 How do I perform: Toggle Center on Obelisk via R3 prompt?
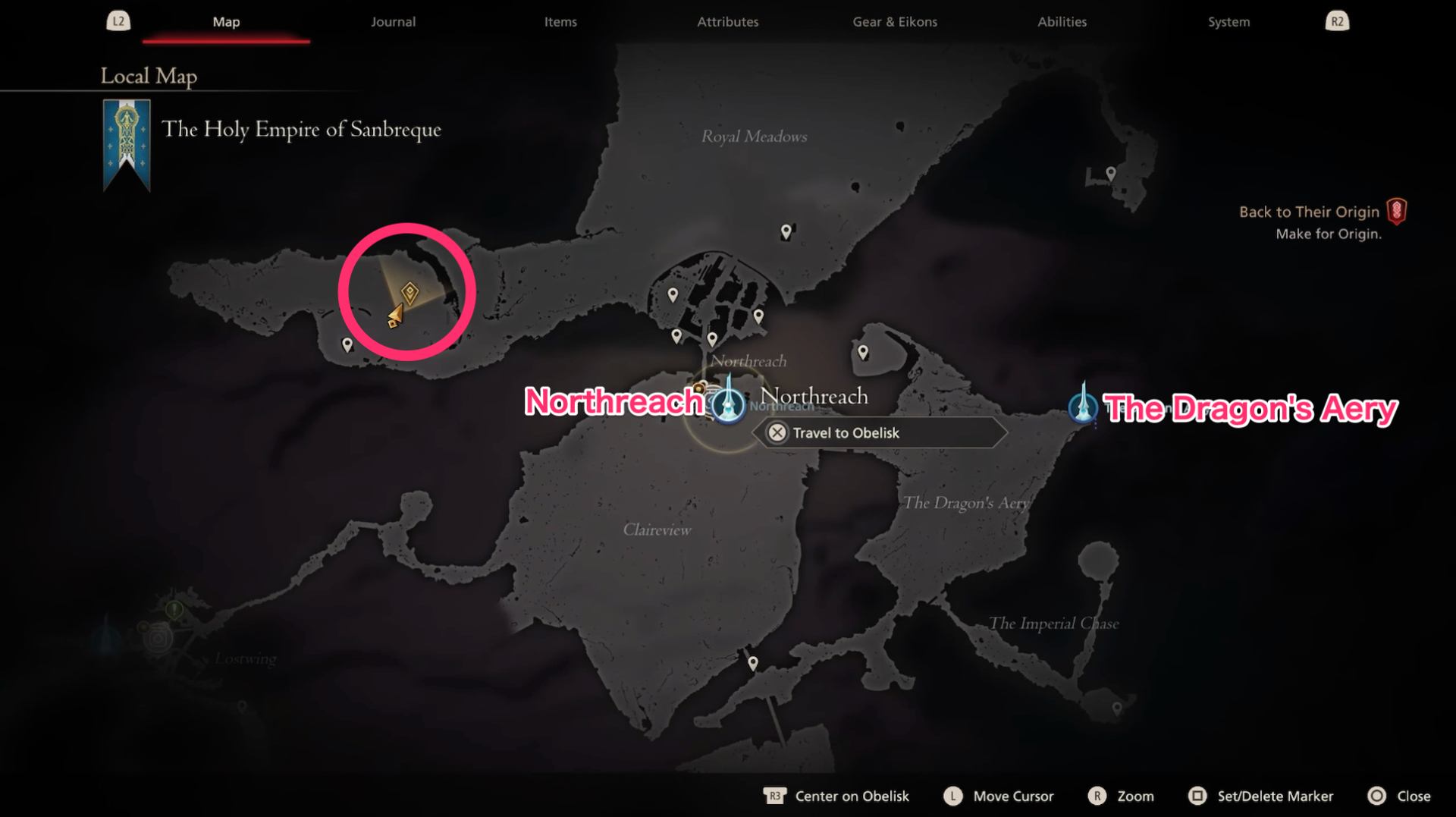click(x=836, y=796)
